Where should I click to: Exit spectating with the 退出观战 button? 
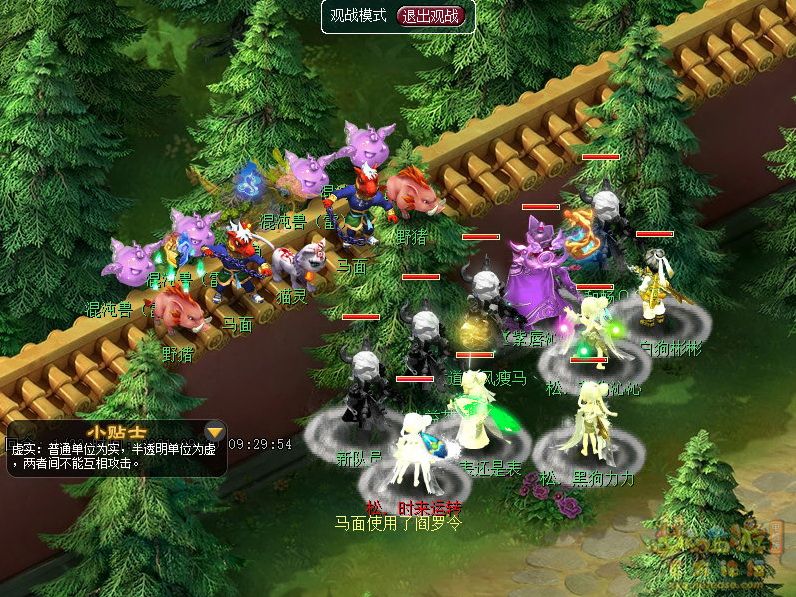tap(432, 16)
